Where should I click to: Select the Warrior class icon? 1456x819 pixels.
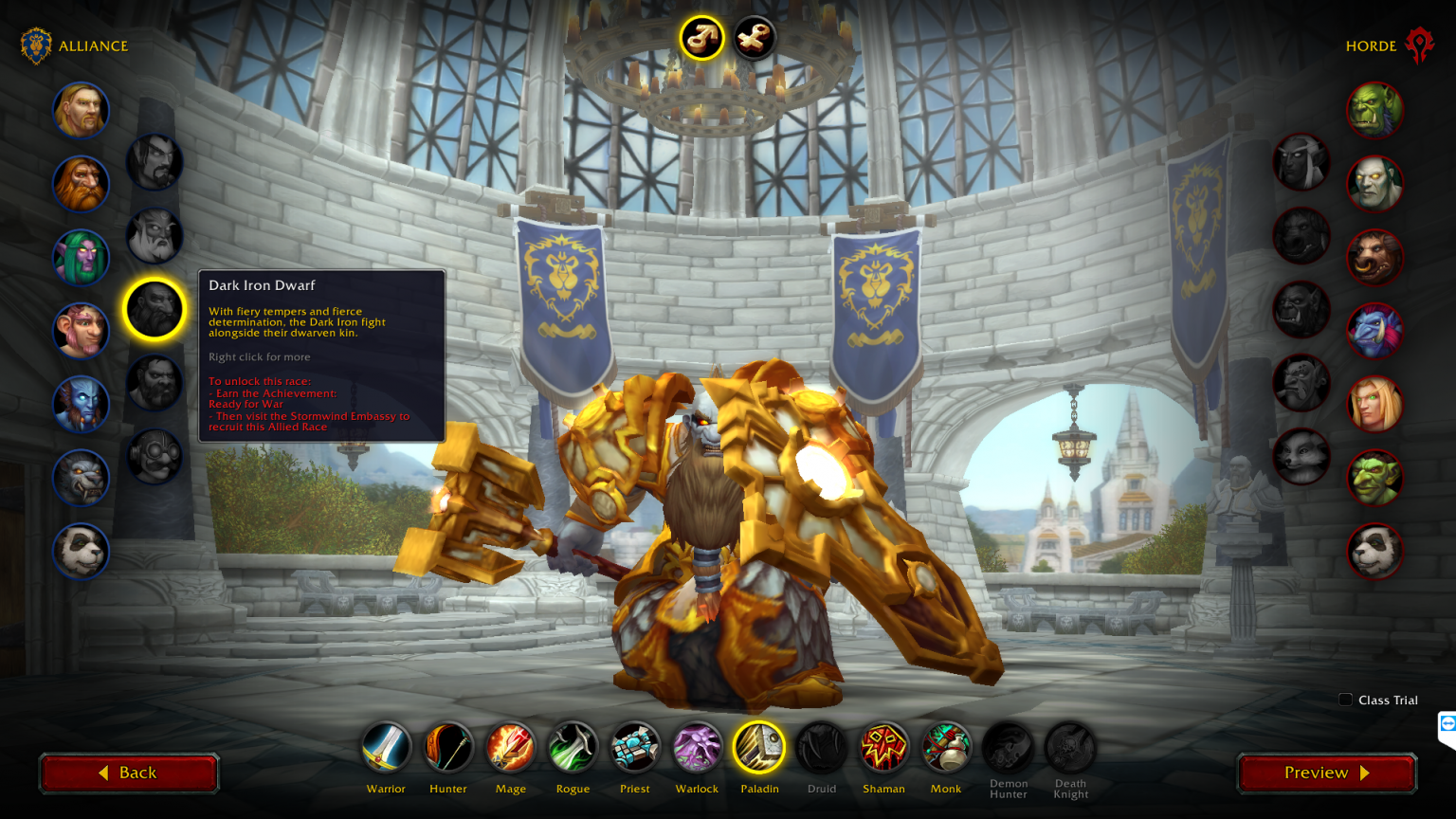[x=386, y=747]
